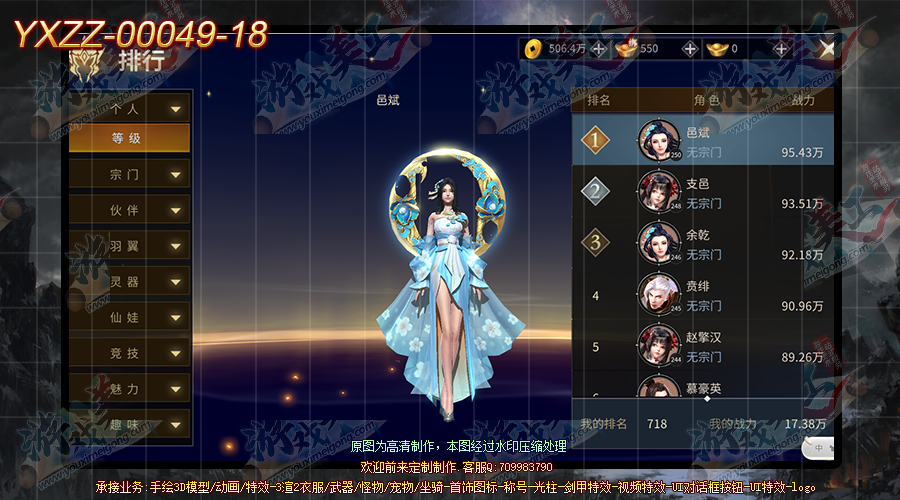Top up the gold ingot currency showing 0
Screen dimensions: 900x500
pos(781,48)
